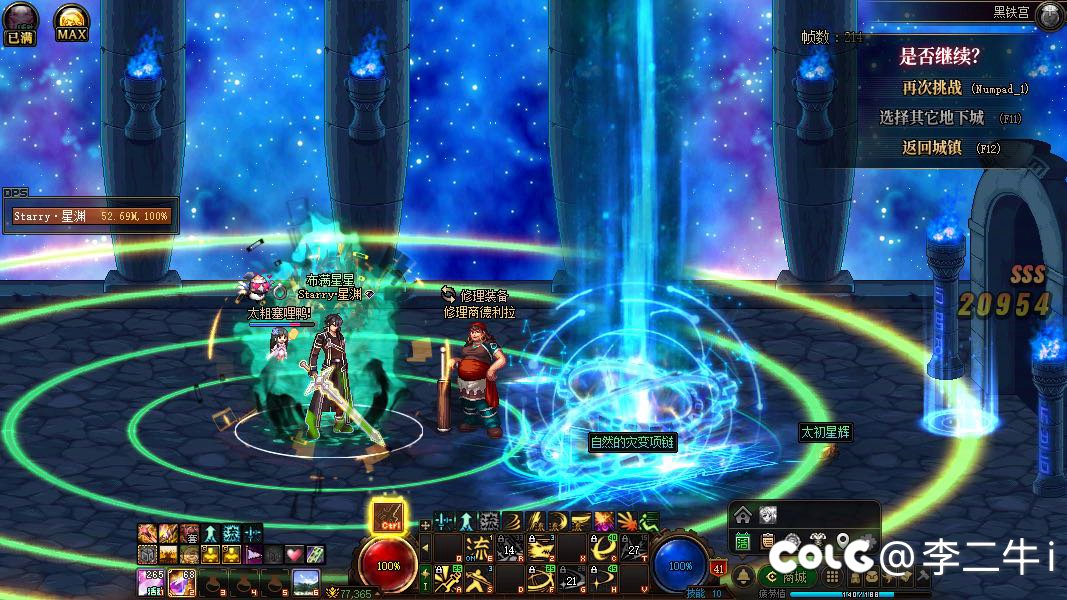Click the golden MAX gauge icon
This screenshot has width=1067, height=600.
point(71,22)
